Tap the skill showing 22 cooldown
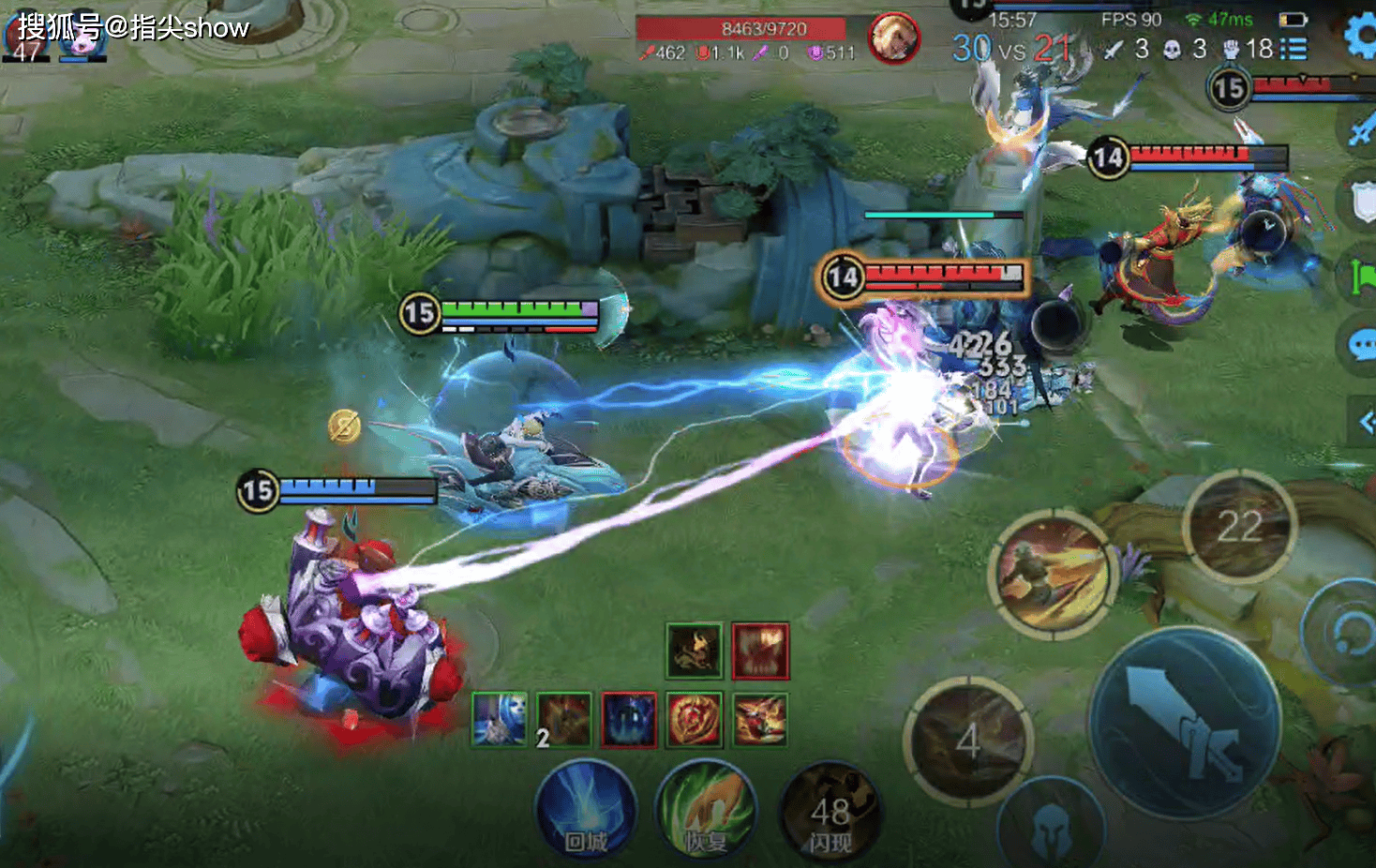This screenshot has height=868, width=1376. [x=1239, y=526]
